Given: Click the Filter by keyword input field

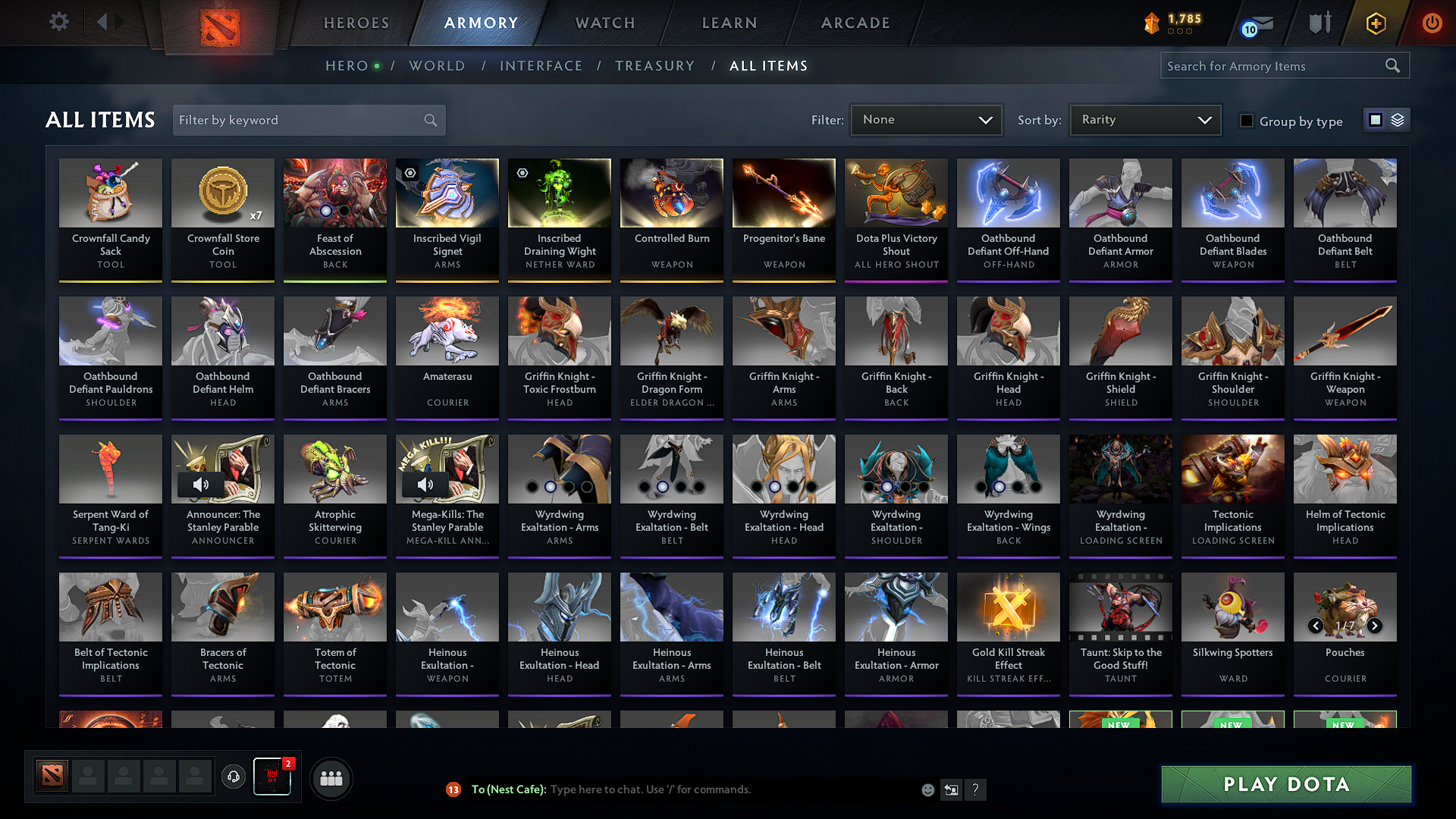Looking at the screenshot, I should pyautogui.click(x=303, y=119).
